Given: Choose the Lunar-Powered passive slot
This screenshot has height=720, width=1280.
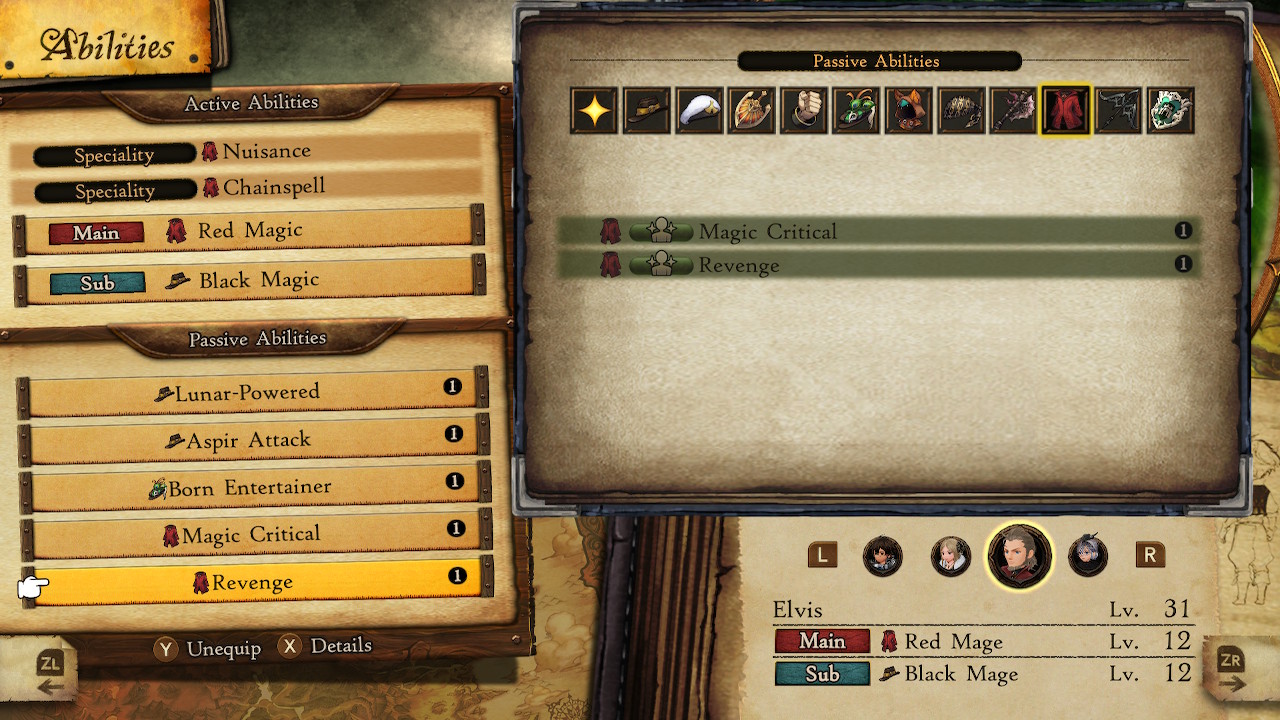Looking at the screenshot, I should (x=254, y=392).
